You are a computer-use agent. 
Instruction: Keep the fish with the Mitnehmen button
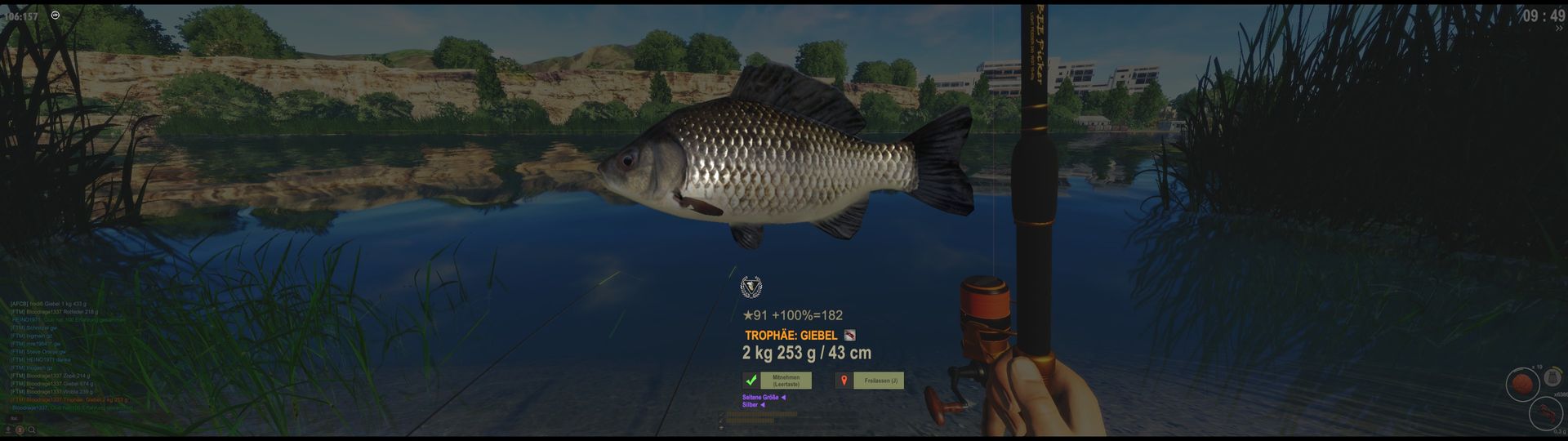click(x=785, y=381)
